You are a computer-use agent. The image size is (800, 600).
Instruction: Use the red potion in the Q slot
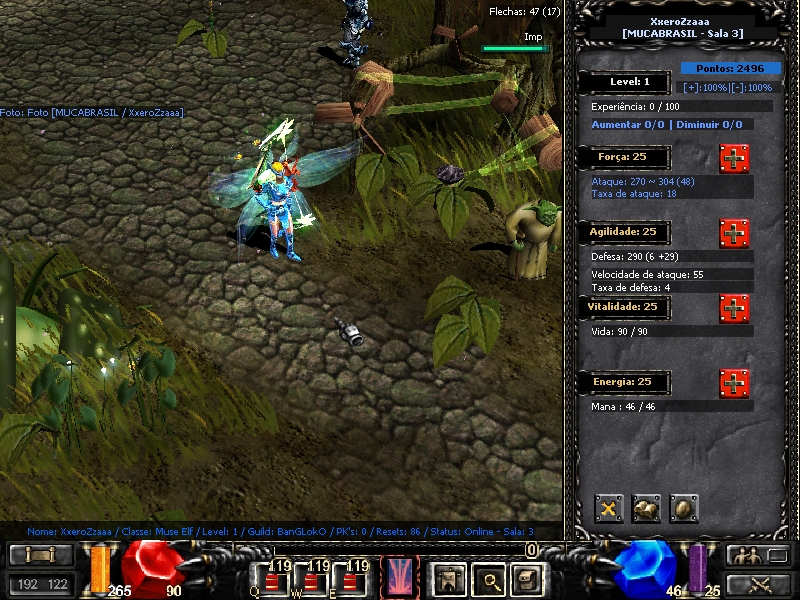click(x=272, y=577)
